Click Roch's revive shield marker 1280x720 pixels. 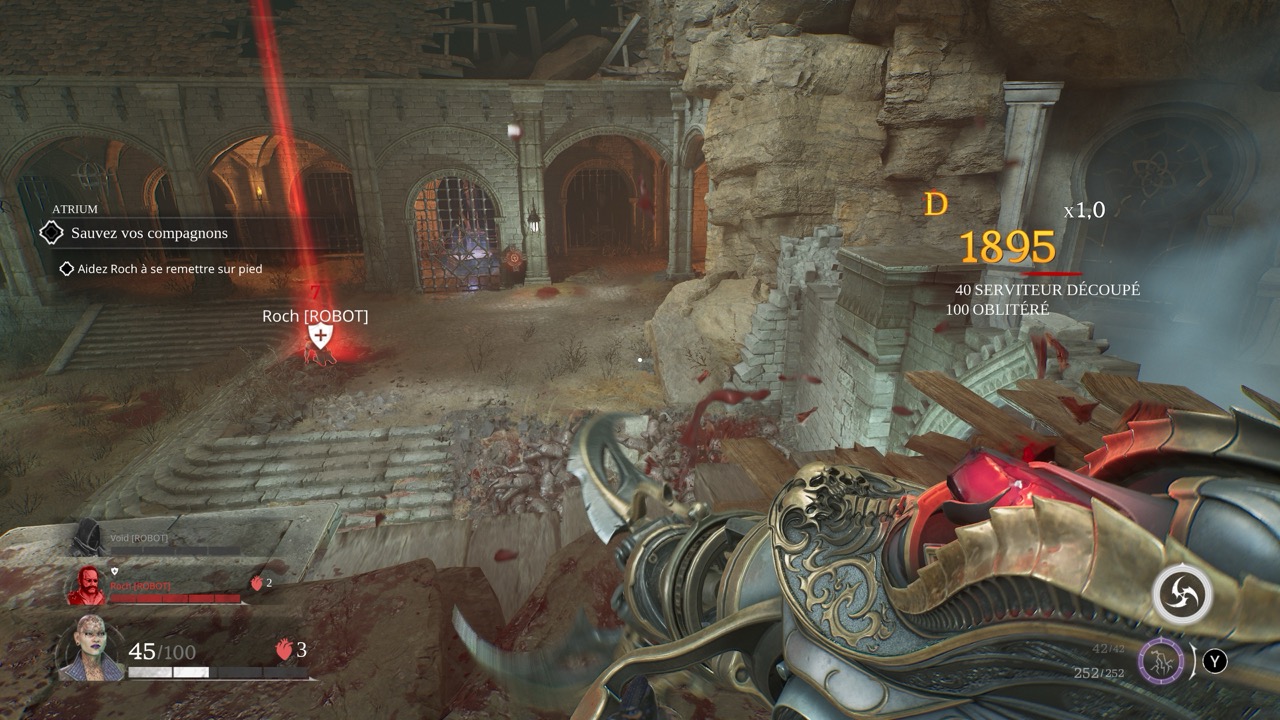pos(319,337)
